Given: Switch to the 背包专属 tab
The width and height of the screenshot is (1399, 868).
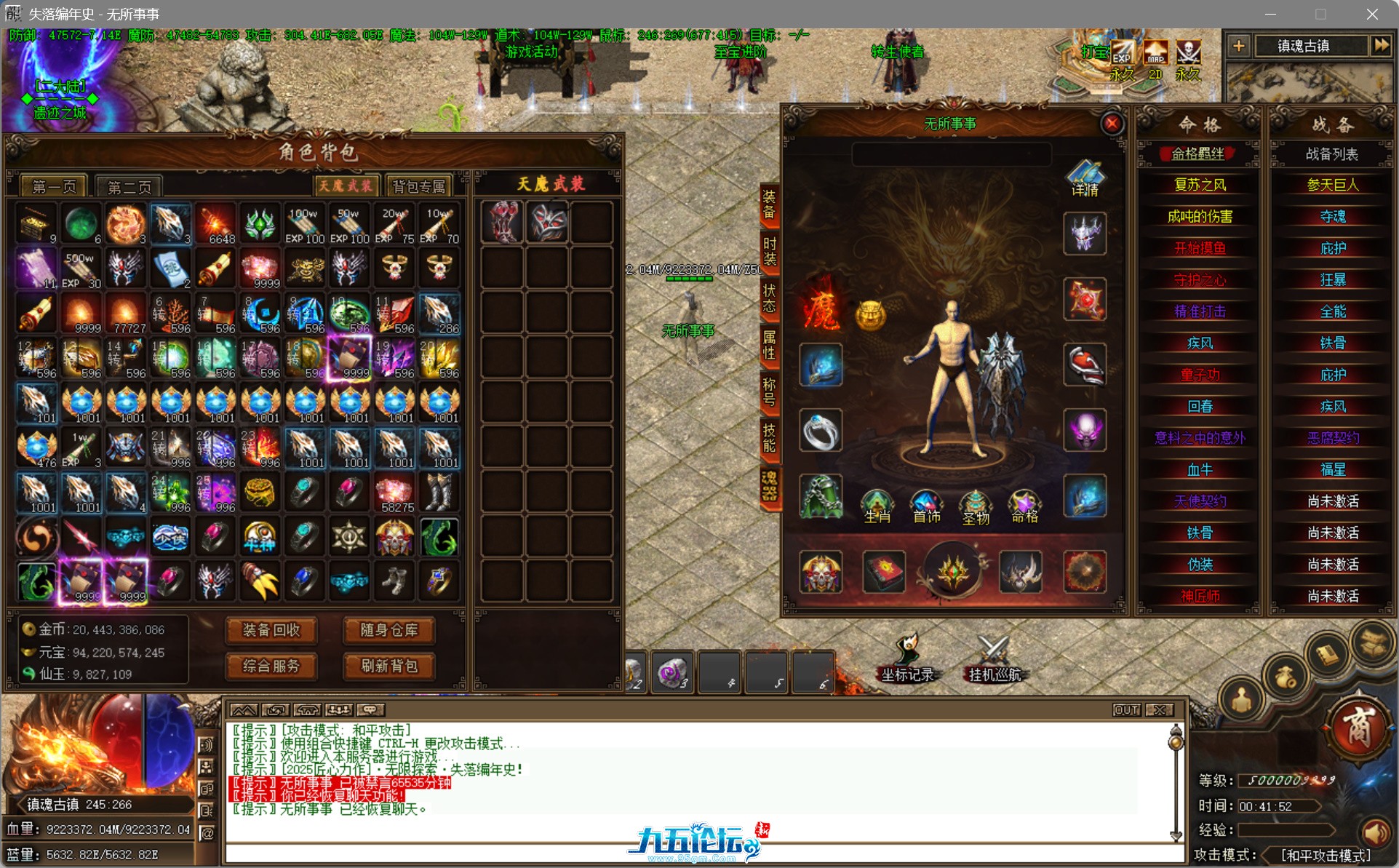Looking at the screenshot, I should coord(418,186).
